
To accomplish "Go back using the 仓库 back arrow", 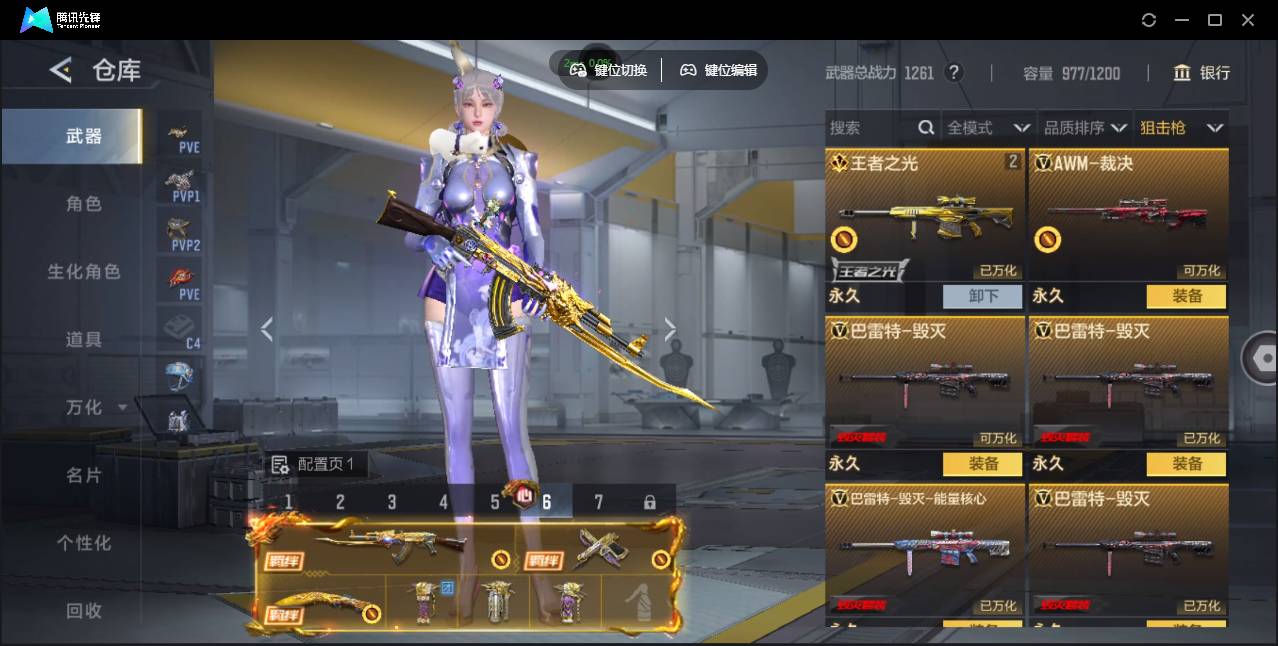I will 61,70.
